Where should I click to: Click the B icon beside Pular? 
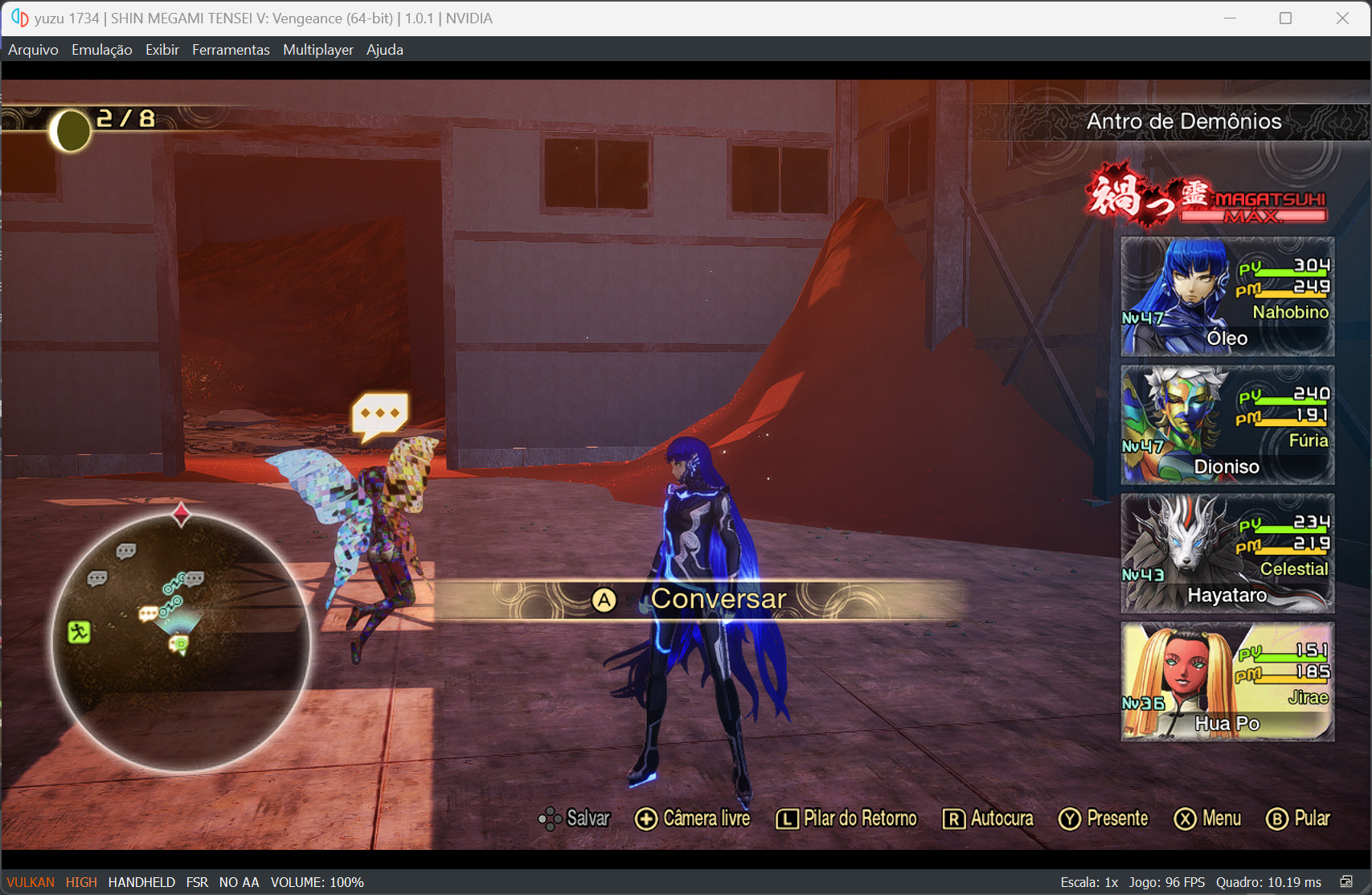[x=1278, y=819]
